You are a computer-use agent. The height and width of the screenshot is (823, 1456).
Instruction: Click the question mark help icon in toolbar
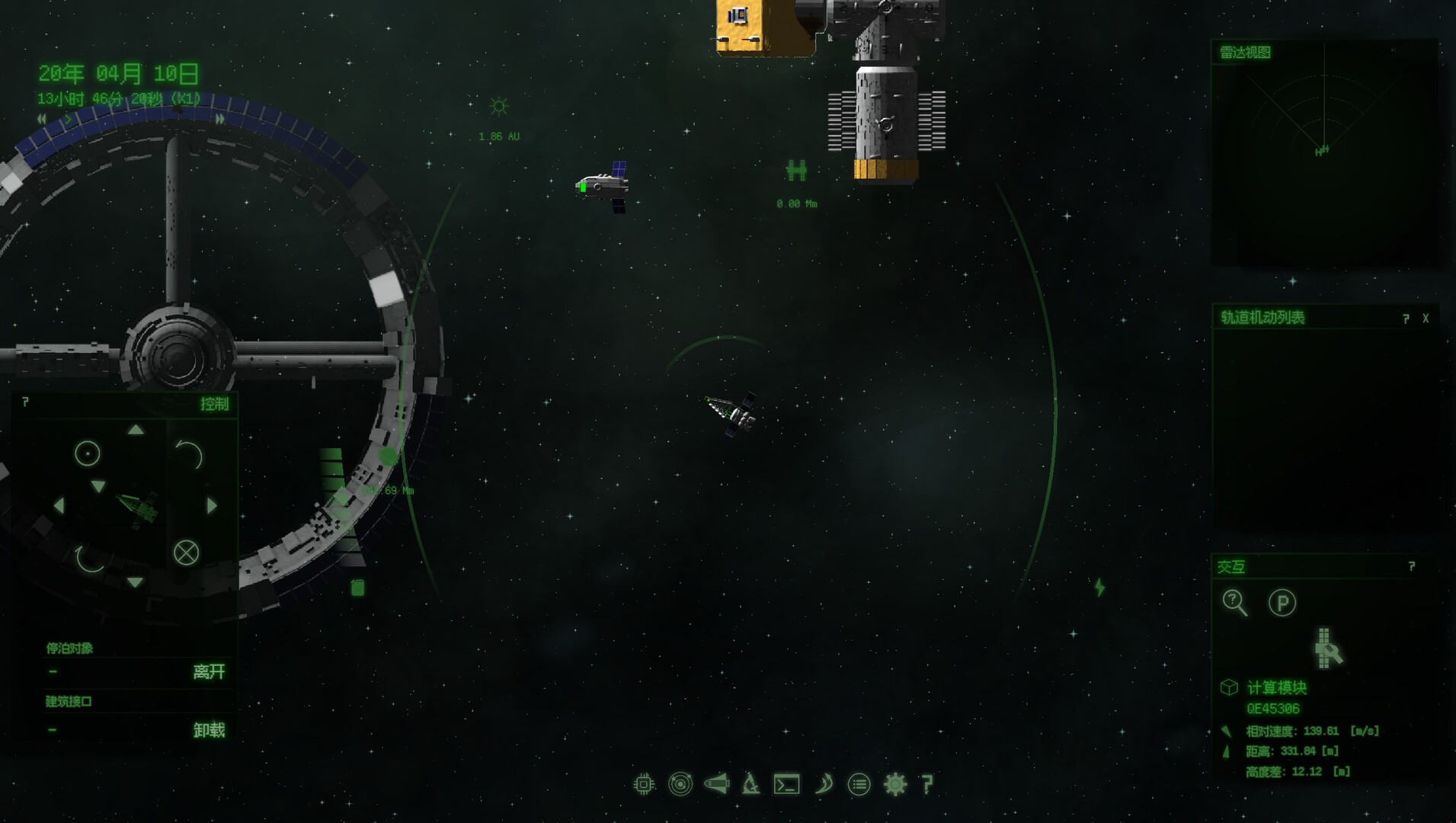tap(927, 784)
